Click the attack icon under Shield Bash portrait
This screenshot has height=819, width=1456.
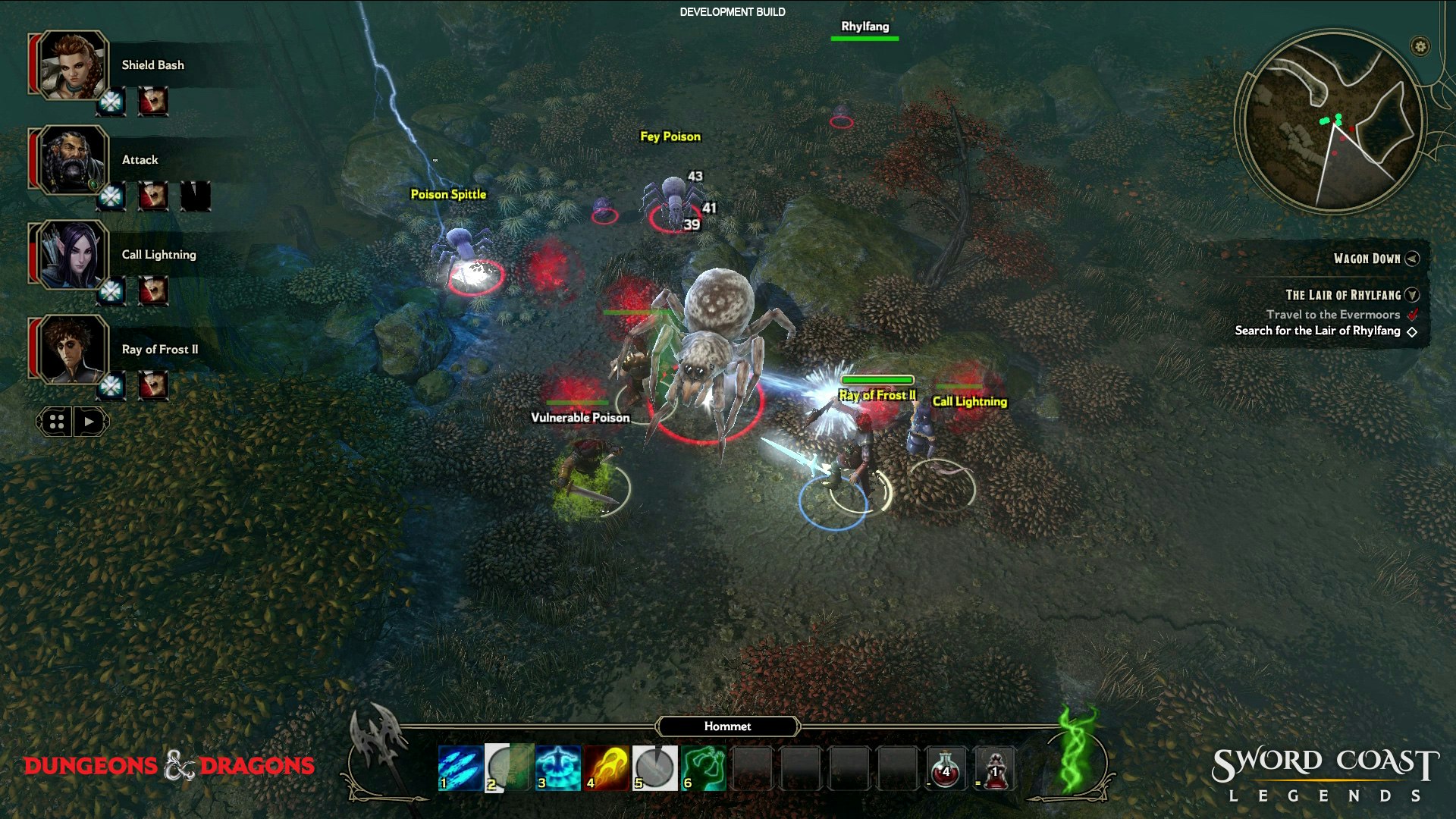152,102
